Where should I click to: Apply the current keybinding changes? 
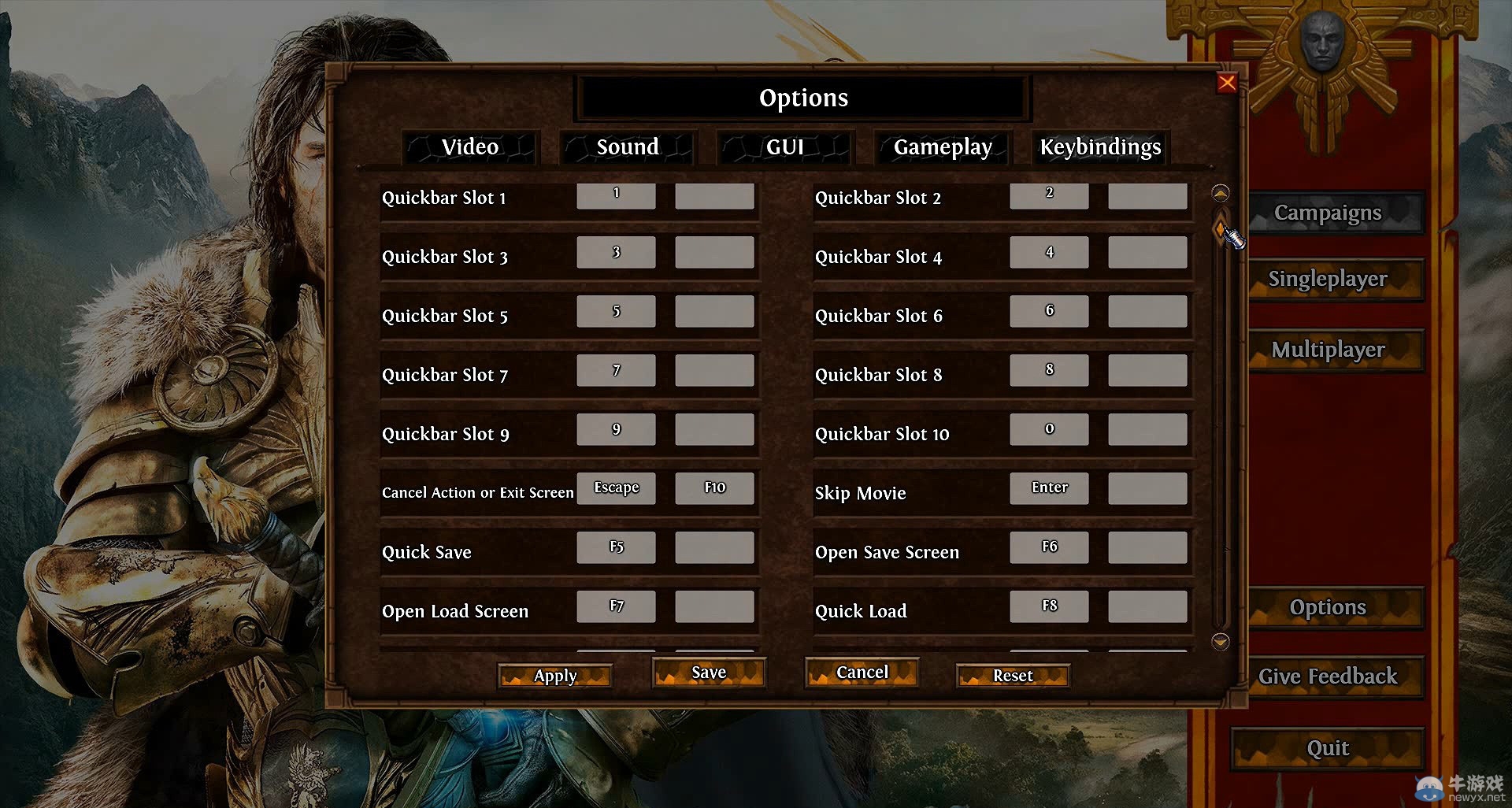pos(554,675)
